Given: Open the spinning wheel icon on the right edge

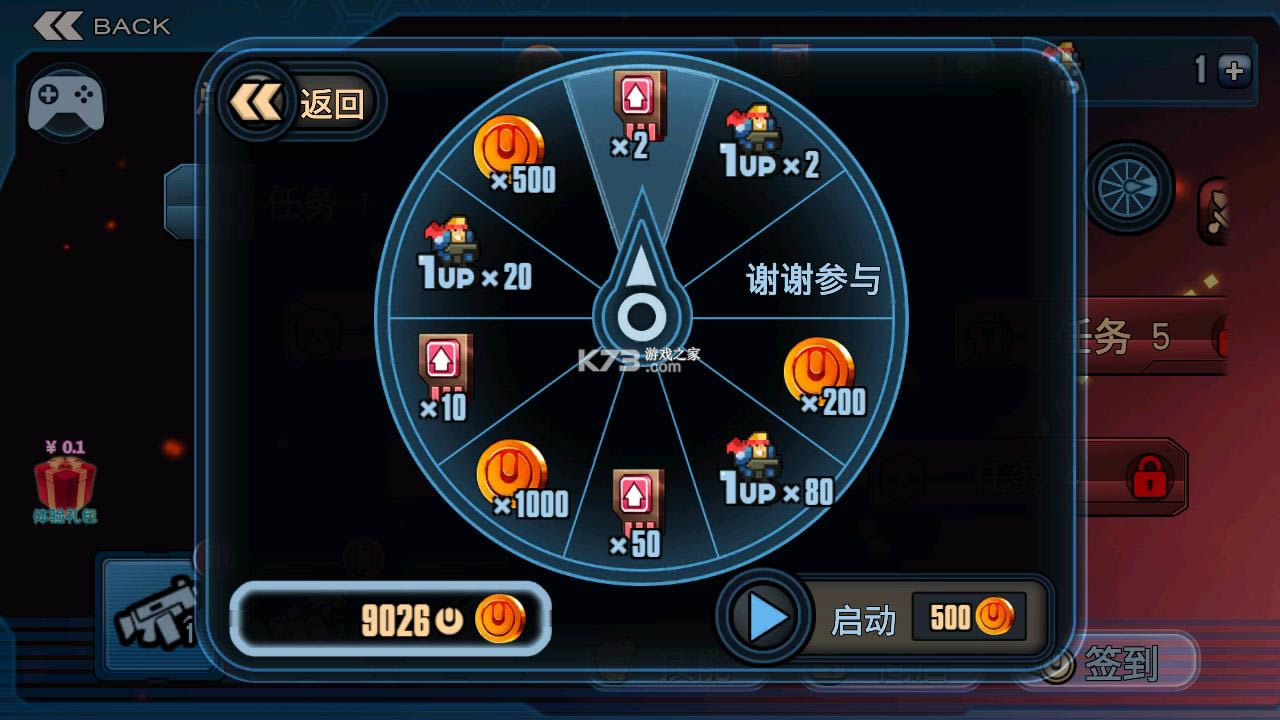Looking at the screenshot, I should [x=1128, y=189].
